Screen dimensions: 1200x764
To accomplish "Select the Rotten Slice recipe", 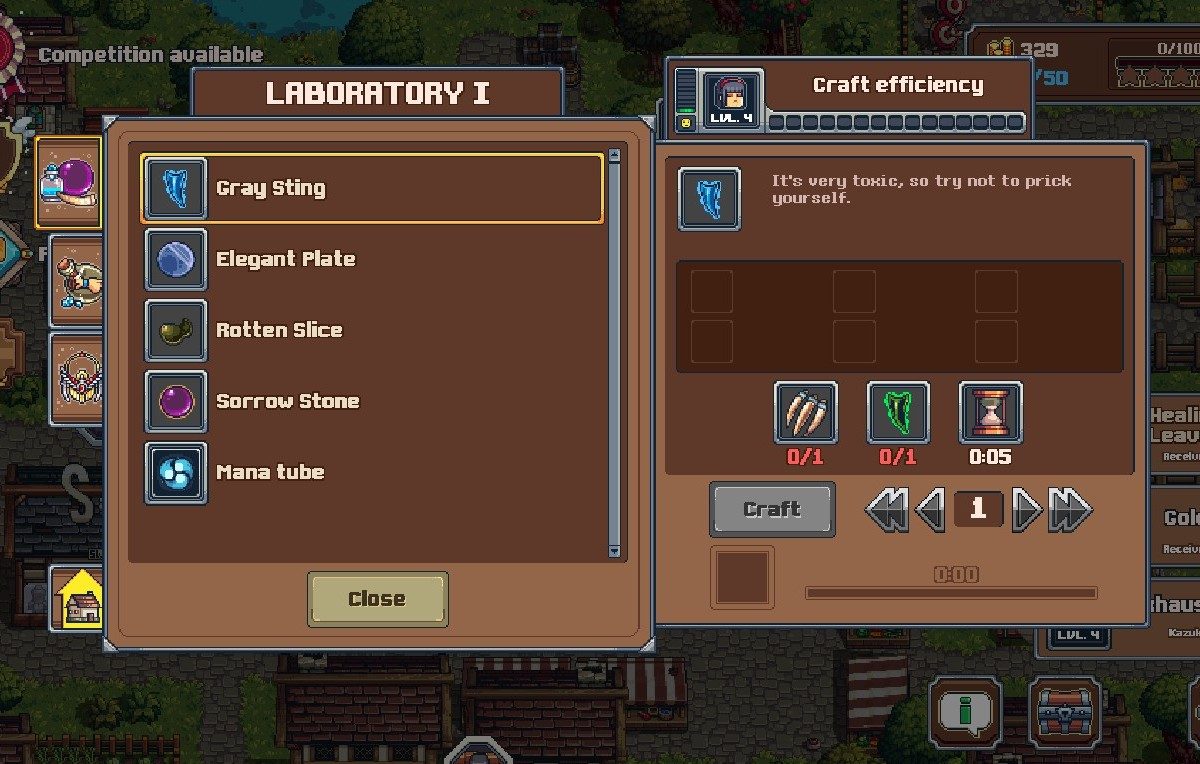I will tap(371, 330).
